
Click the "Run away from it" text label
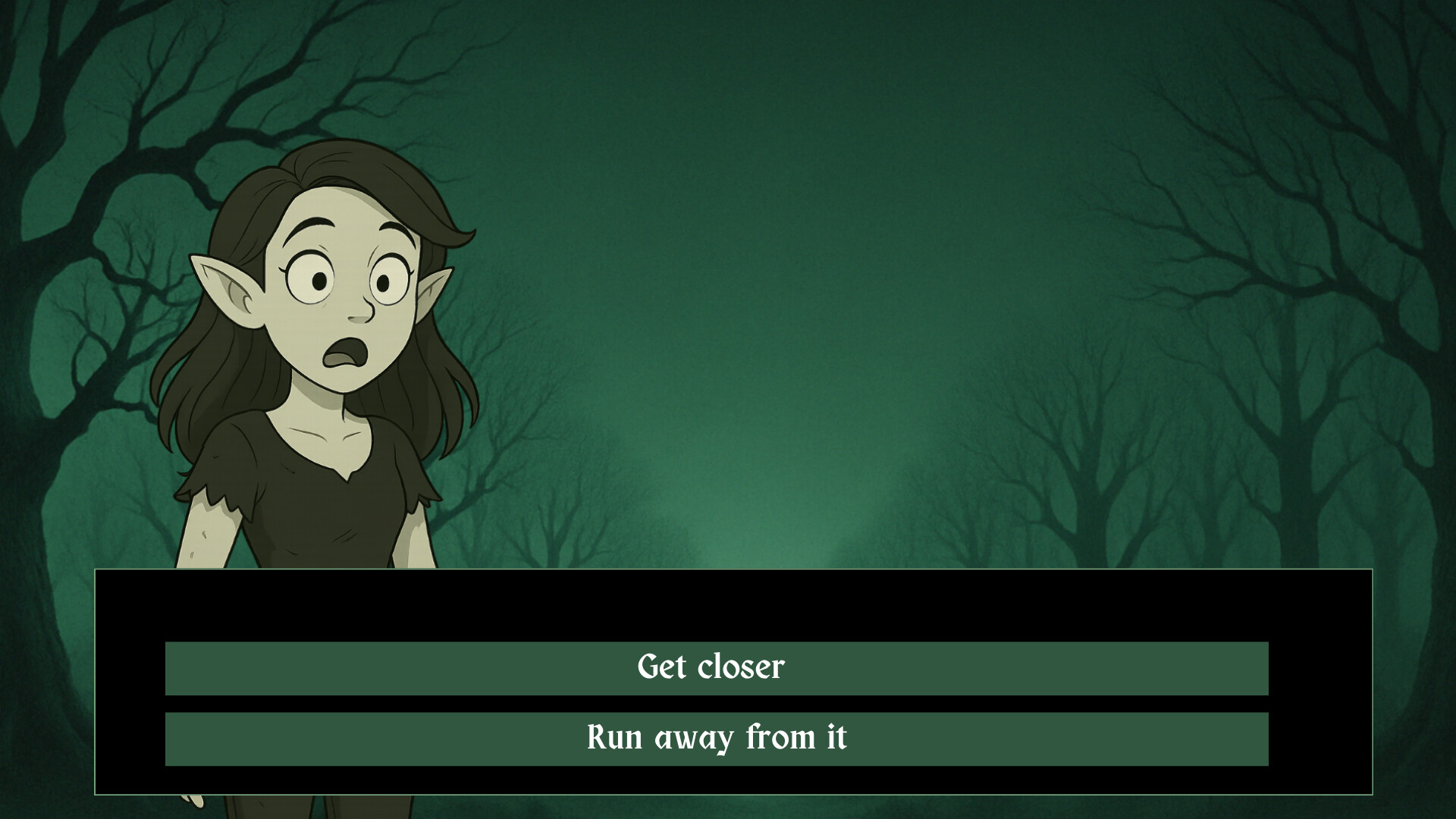[716, 736]
